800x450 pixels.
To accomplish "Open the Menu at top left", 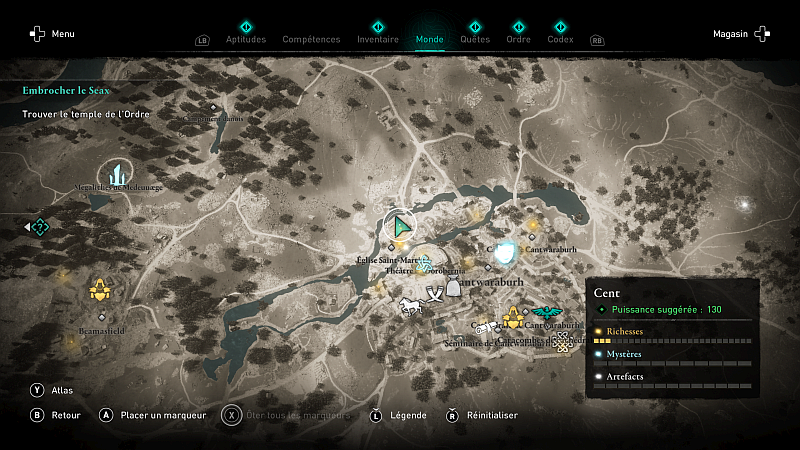I will 51,34.
